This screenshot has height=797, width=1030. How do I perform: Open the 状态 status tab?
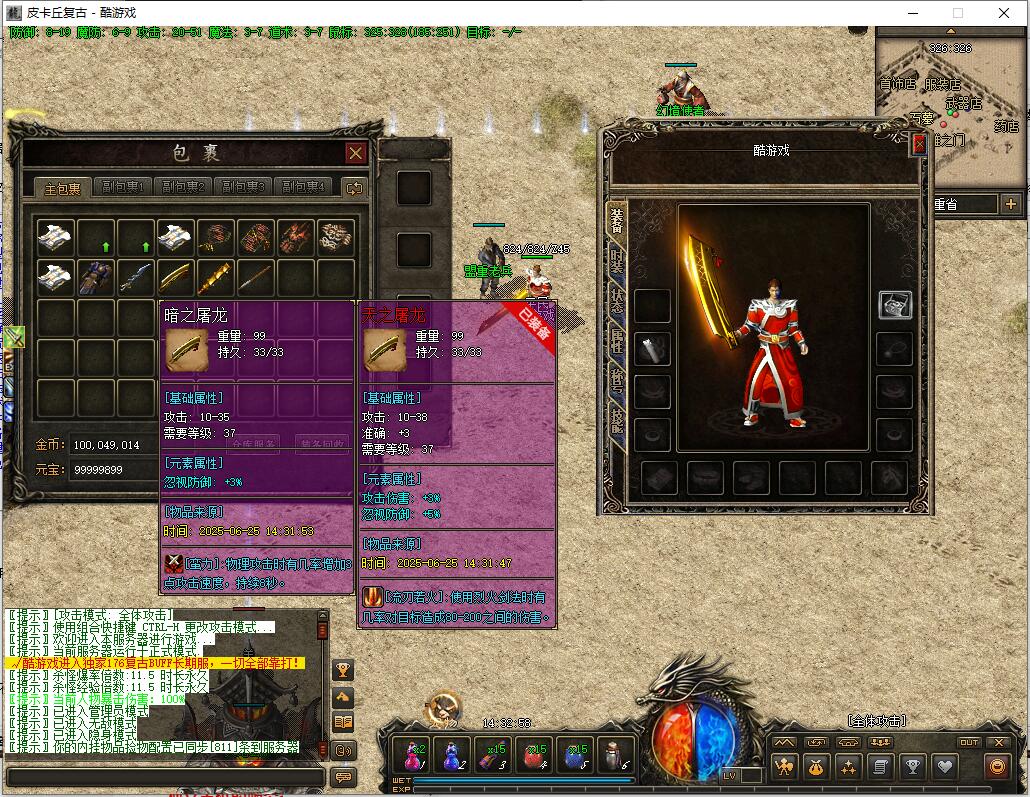616,301
